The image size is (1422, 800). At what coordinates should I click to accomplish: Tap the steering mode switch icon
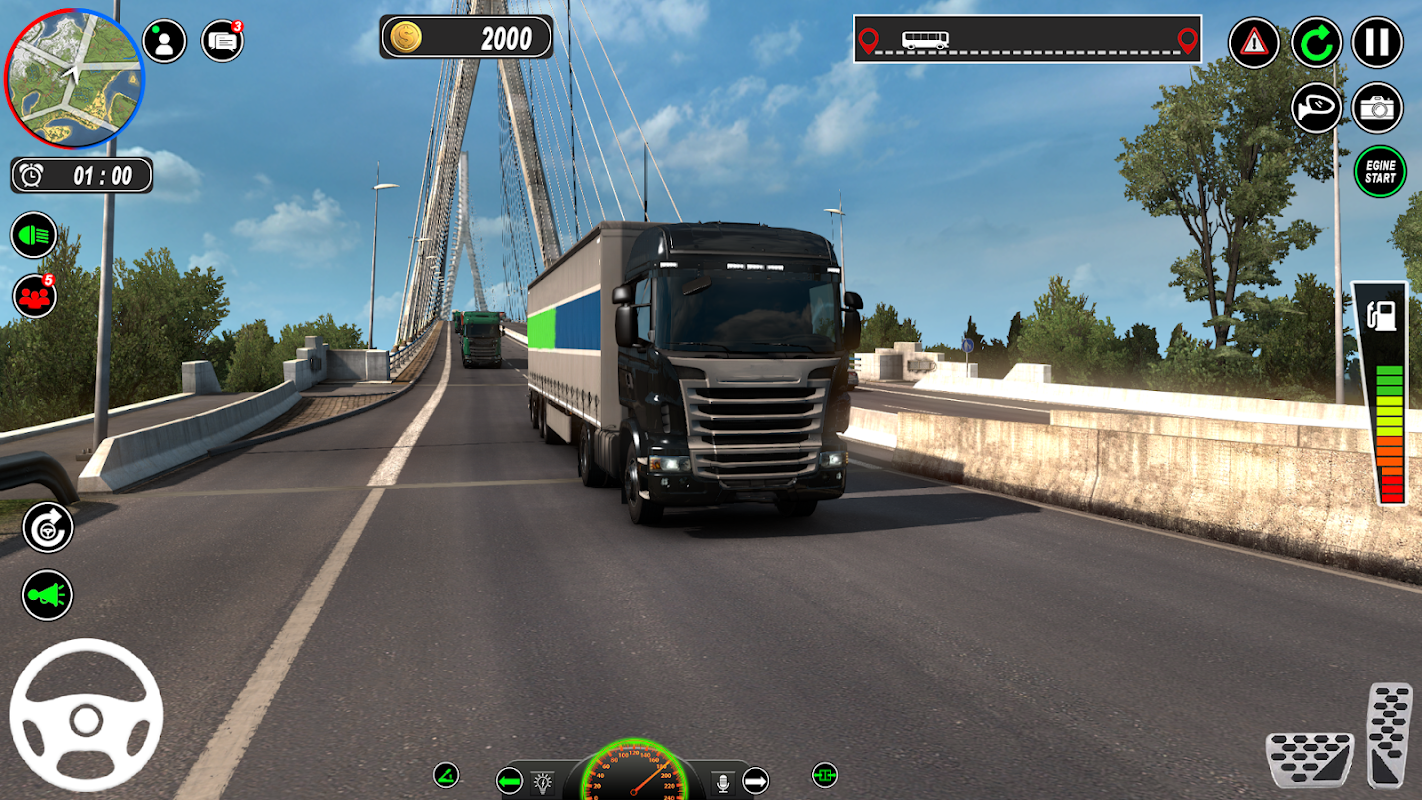click(47, 527)
